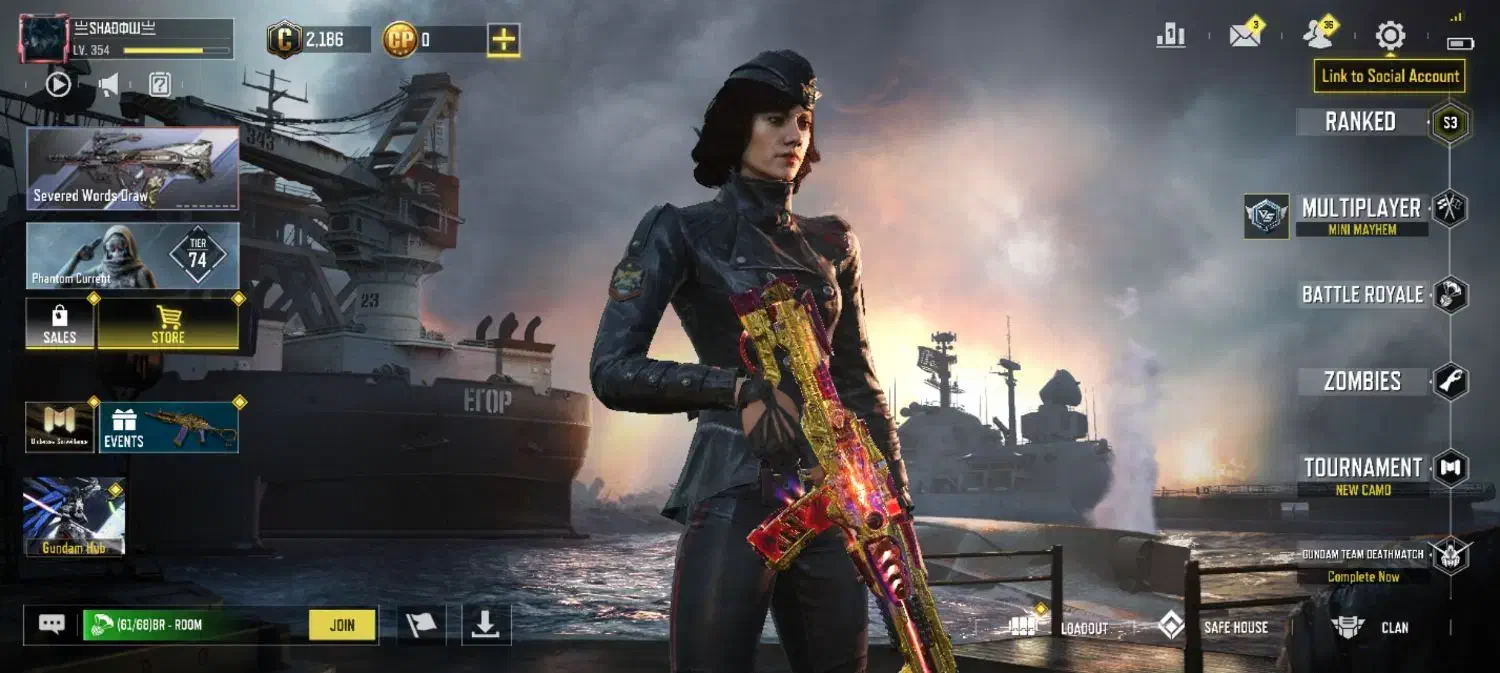
Task: Open the Loadout screen
Action: pyautogui.click(x=1059, y=627)
